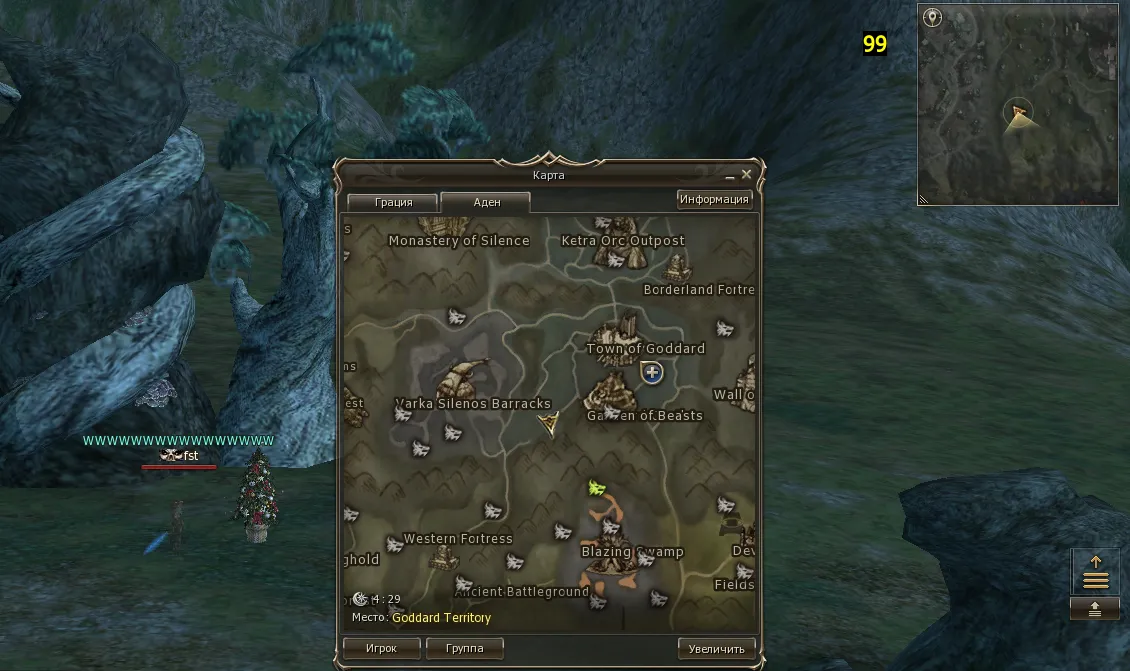Open the Информация panel
The height and width of the screenshot is (671, 1130).
click(714, 199)
